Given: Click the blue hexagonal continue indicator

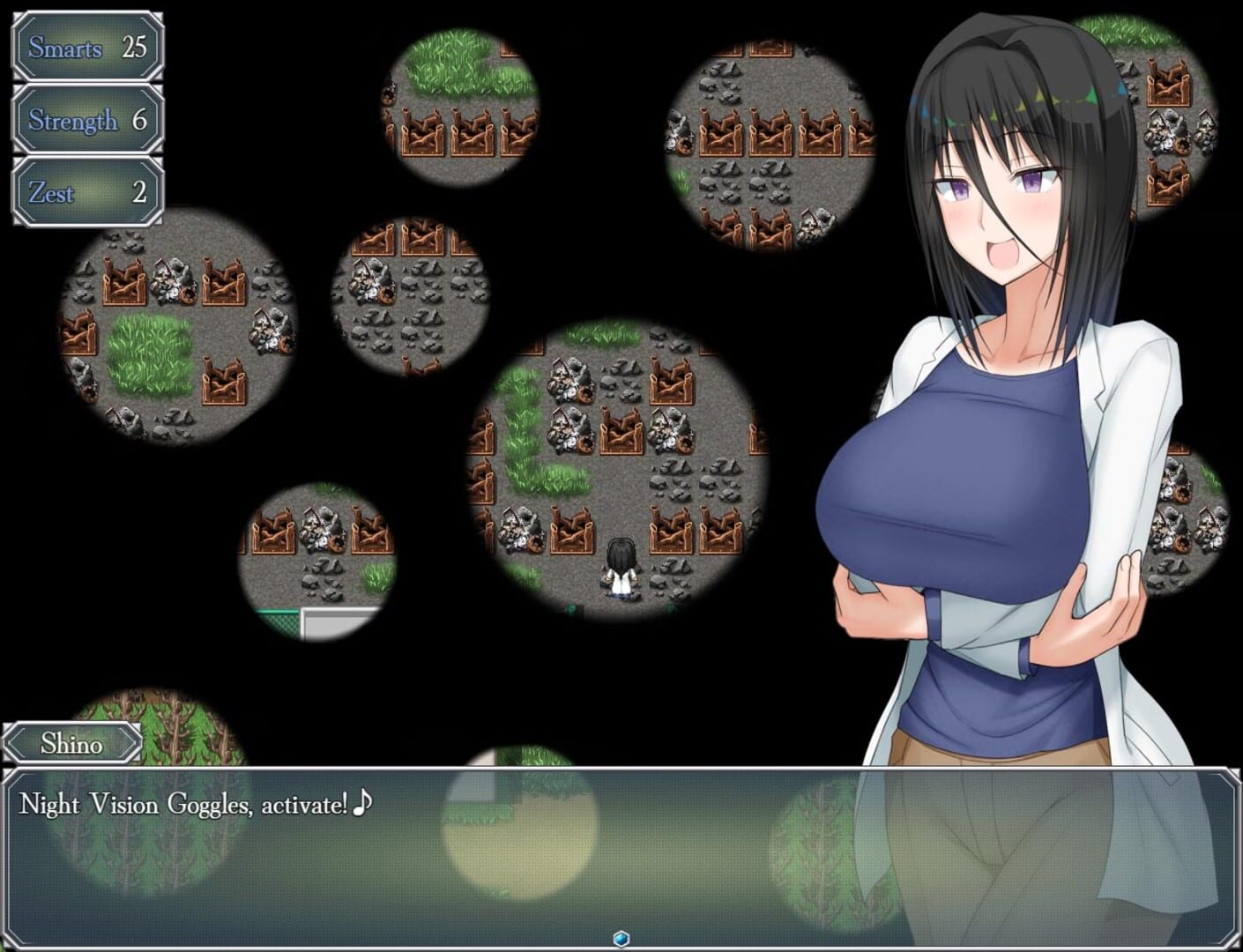Looking at the screenshot, I should [621, 940].
